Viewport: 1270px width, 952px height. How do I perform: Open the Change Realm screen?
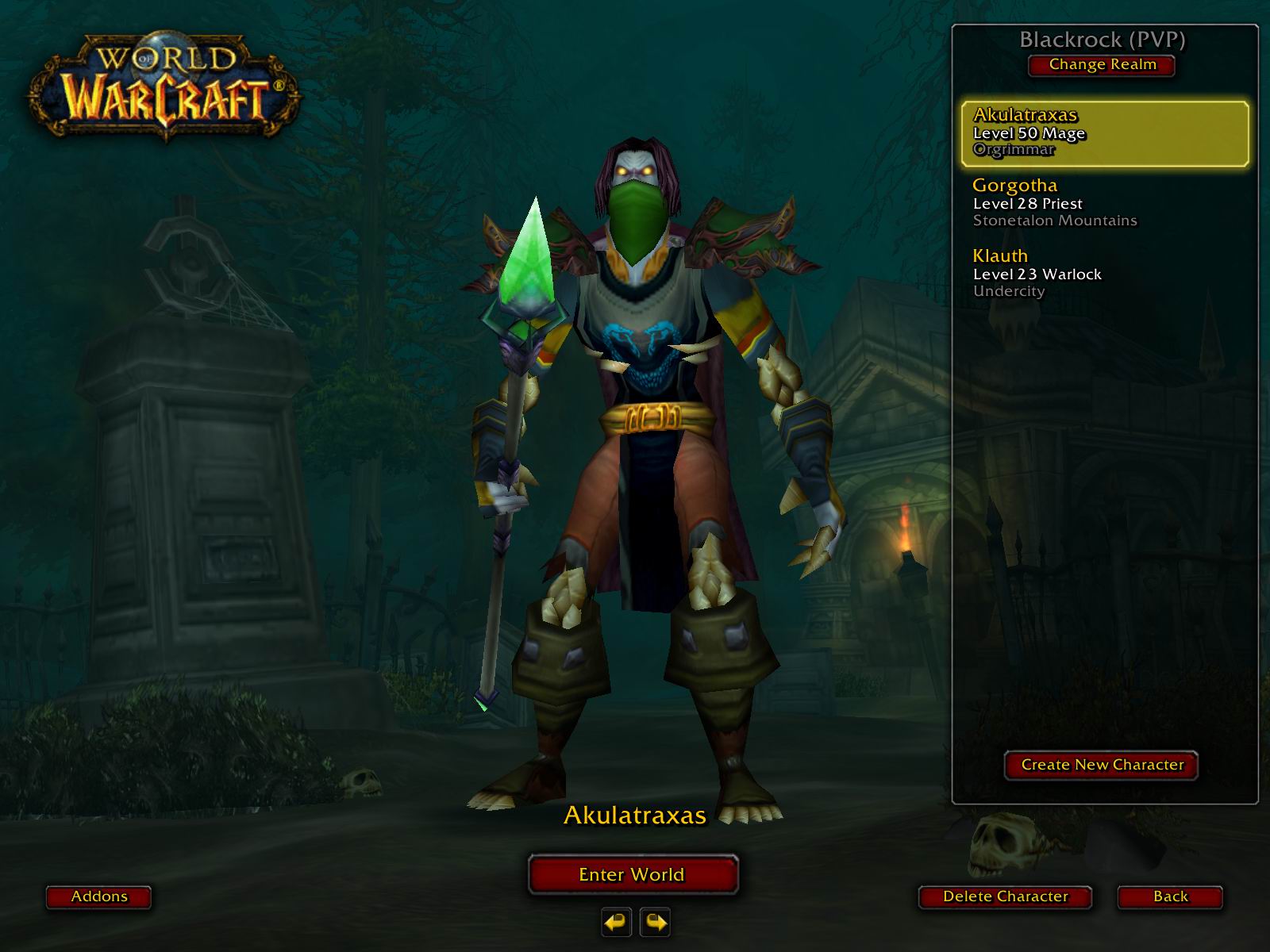pyautogui.click(x=1102, y=65)
